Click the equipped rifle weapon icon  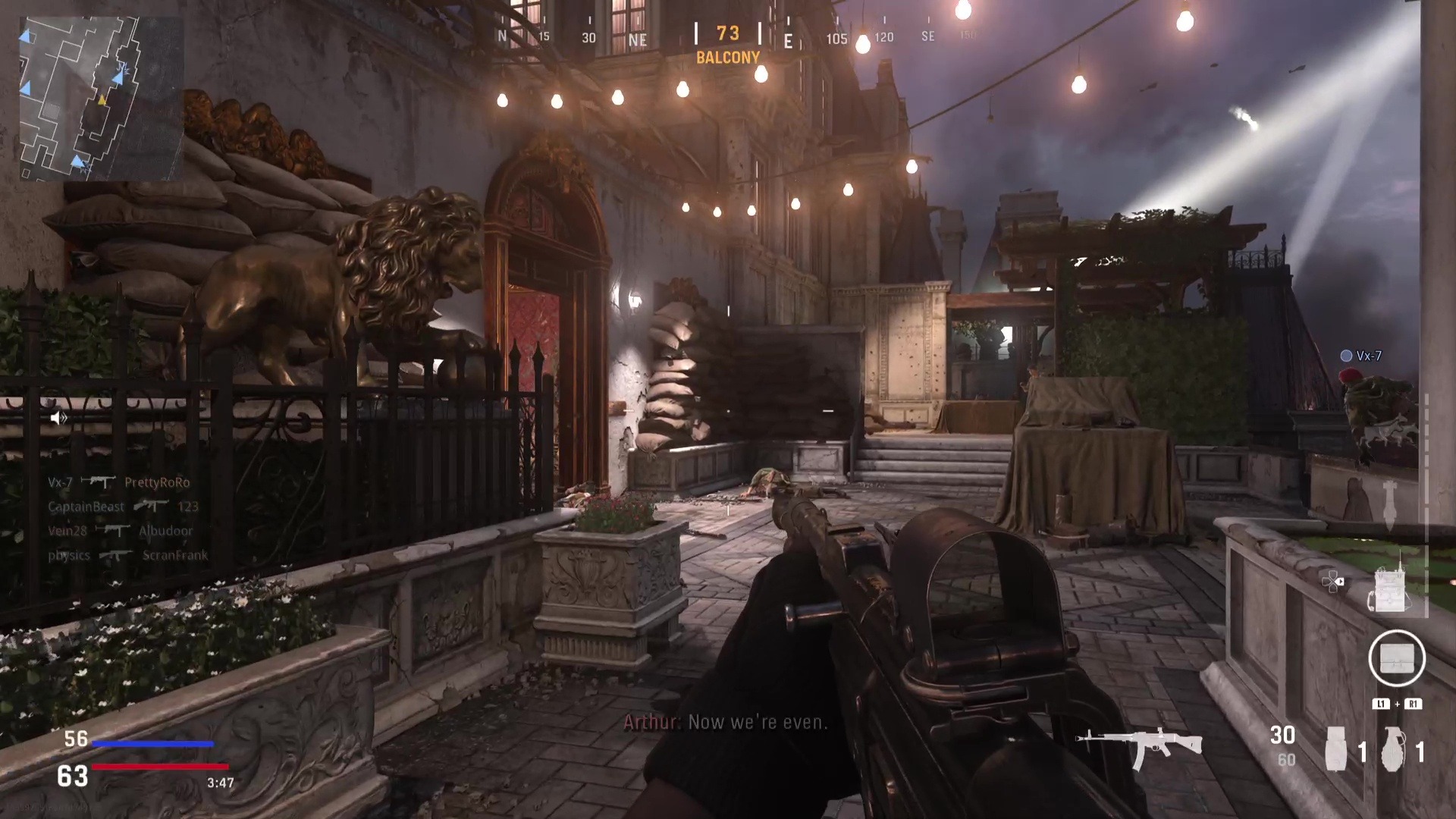[x=1139, y=746]
